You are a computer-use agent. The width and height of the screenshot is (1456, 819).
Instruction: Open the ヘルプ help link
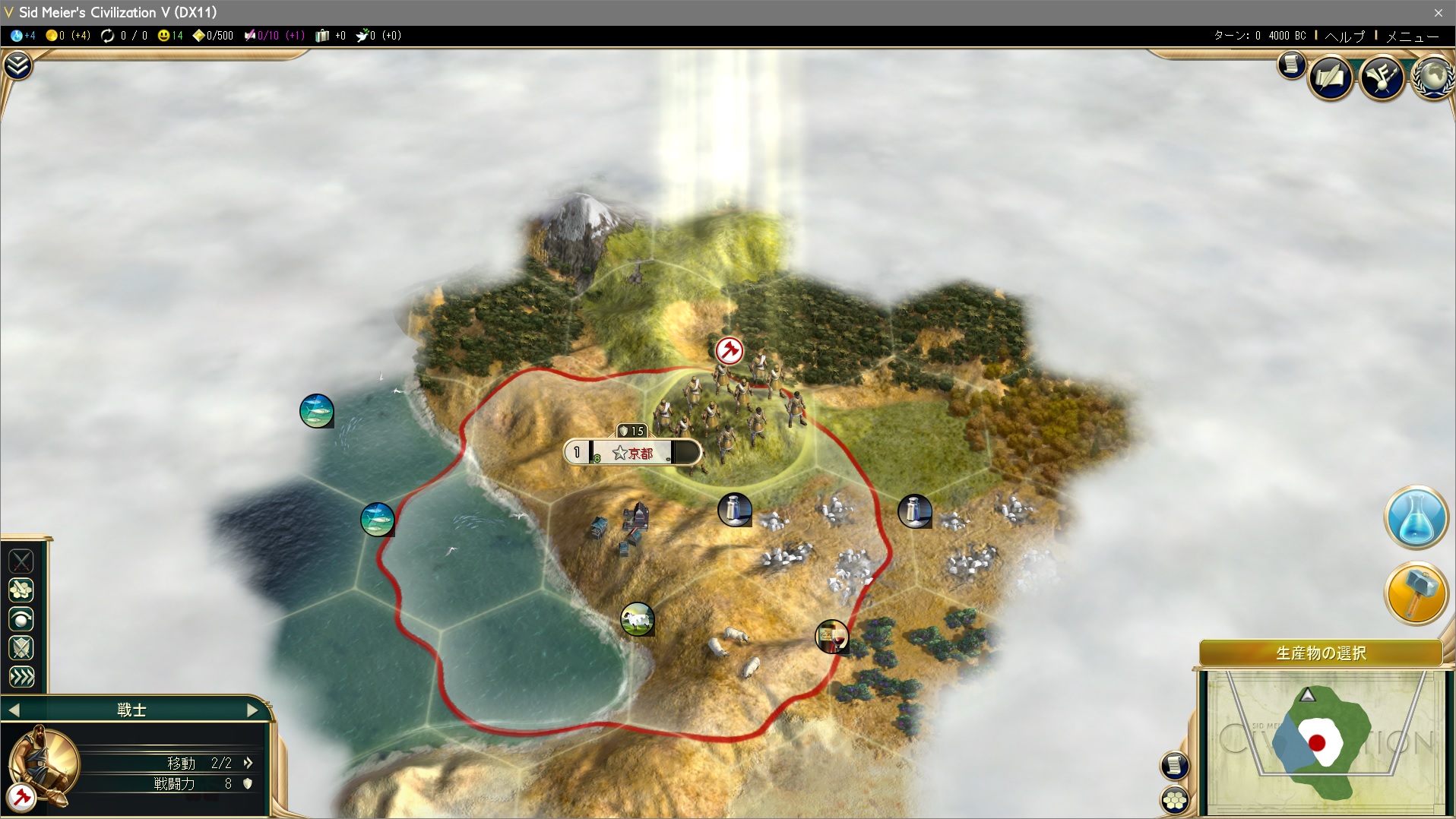coord(1344,36)
